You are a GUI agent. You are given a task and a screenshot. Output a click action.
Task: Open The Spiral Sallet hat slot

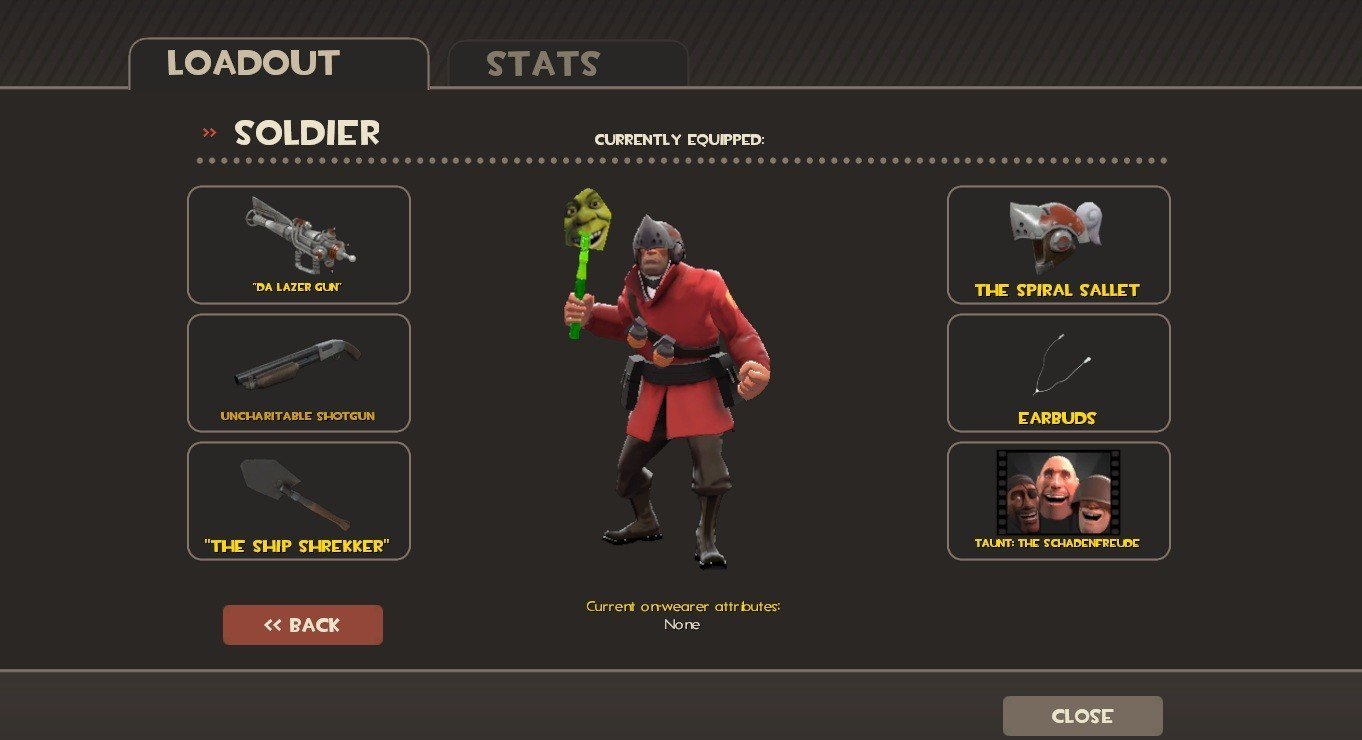1058,245
